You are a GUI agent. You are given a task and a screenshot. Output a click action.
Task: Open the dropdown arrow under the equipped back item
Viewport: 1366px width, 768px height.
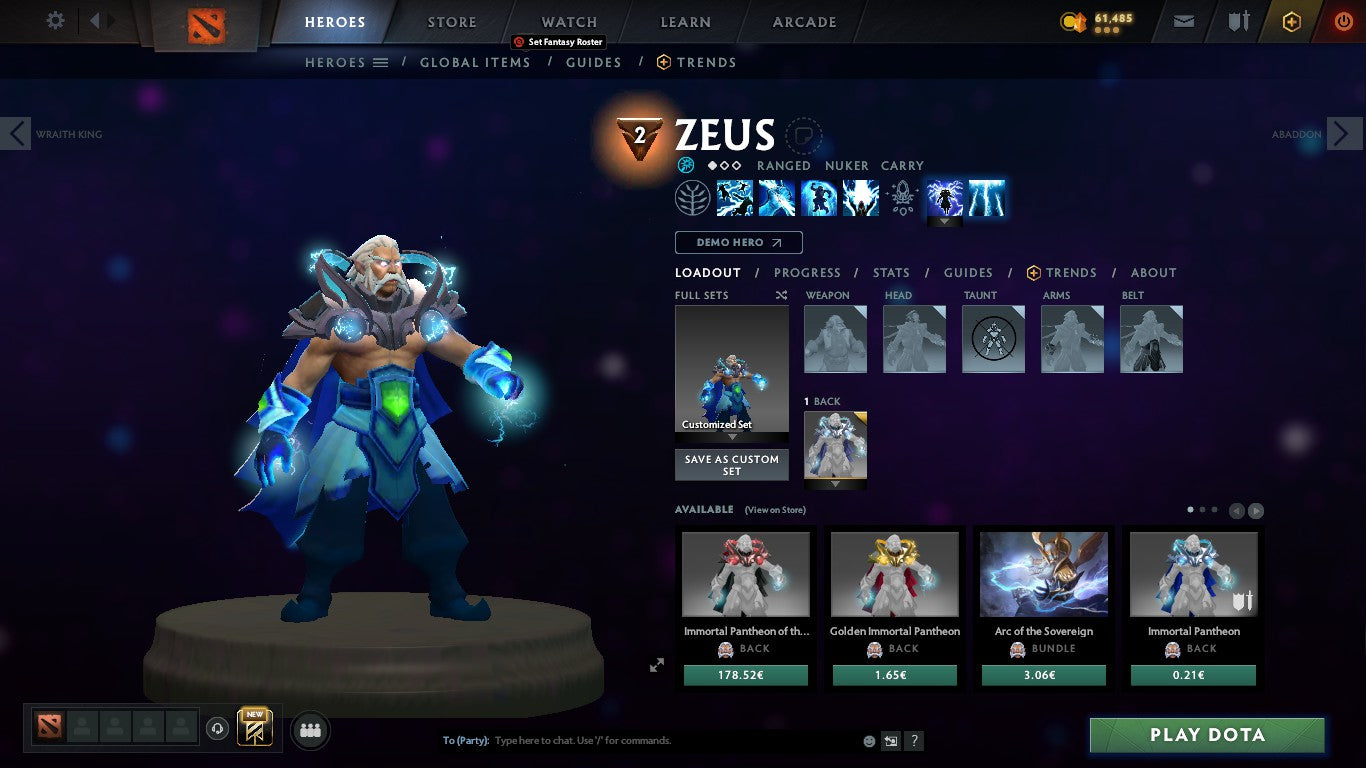coord(835,482)
